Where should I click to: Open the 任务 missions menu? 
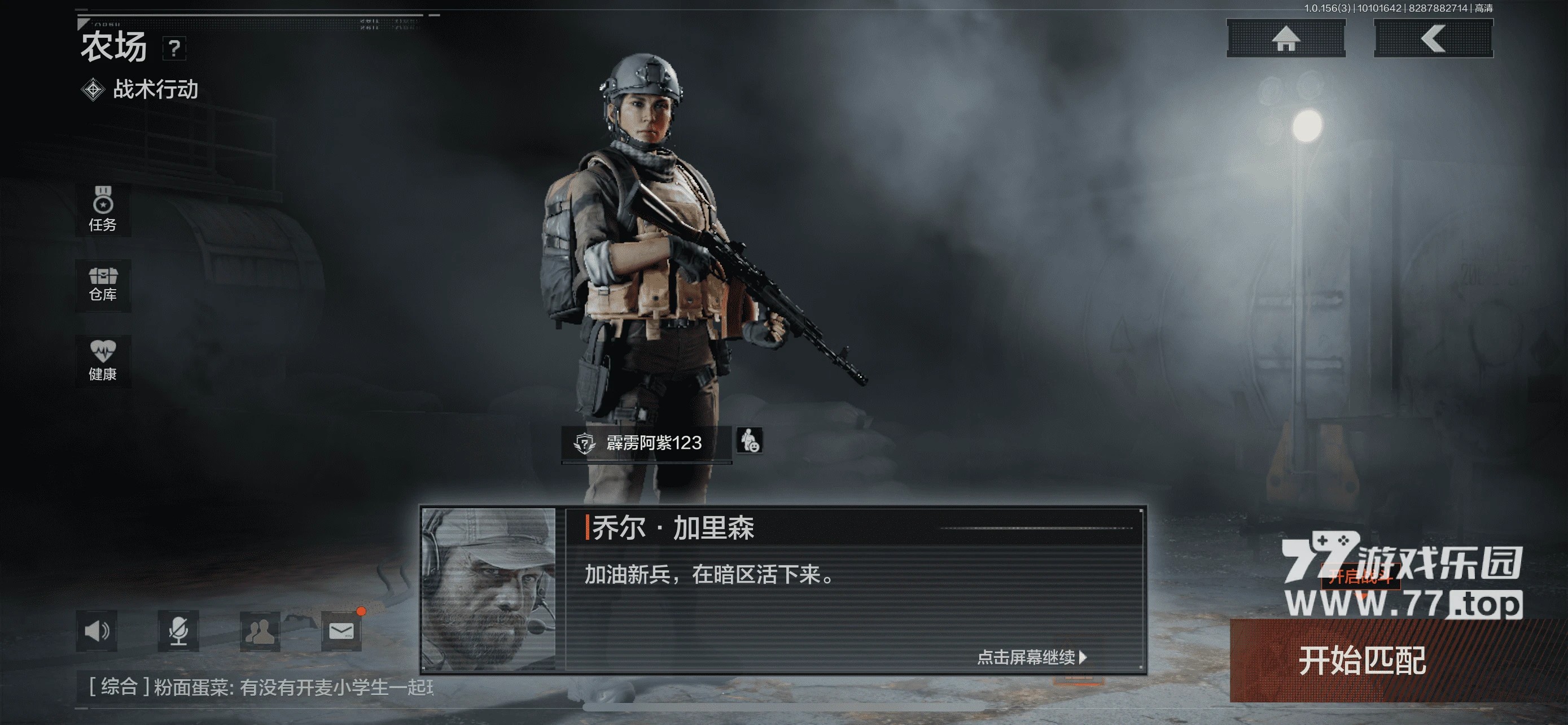click(x=102, y=209)
